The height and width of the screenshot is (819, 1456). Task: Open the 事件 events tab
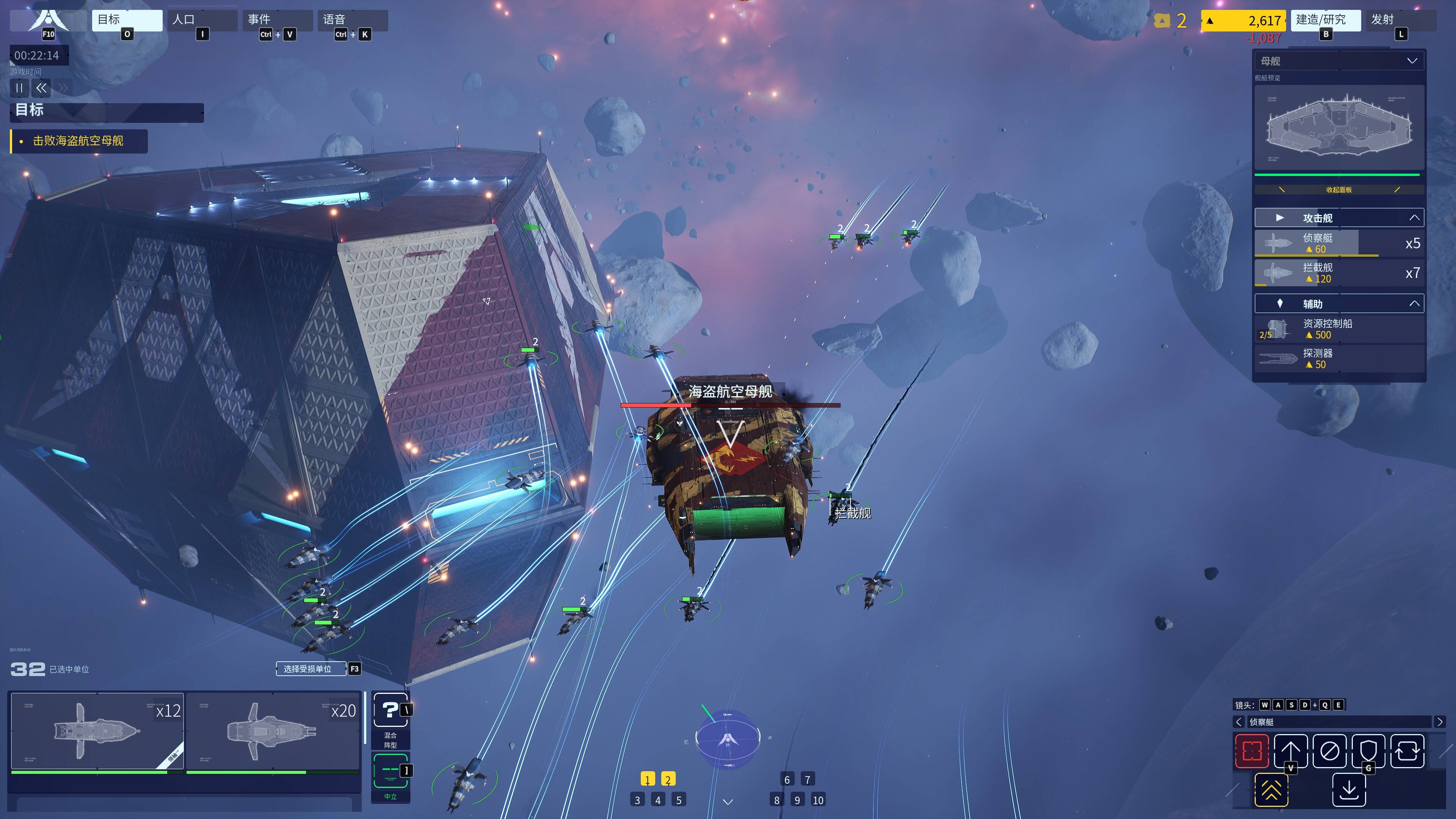coord(277,20)
